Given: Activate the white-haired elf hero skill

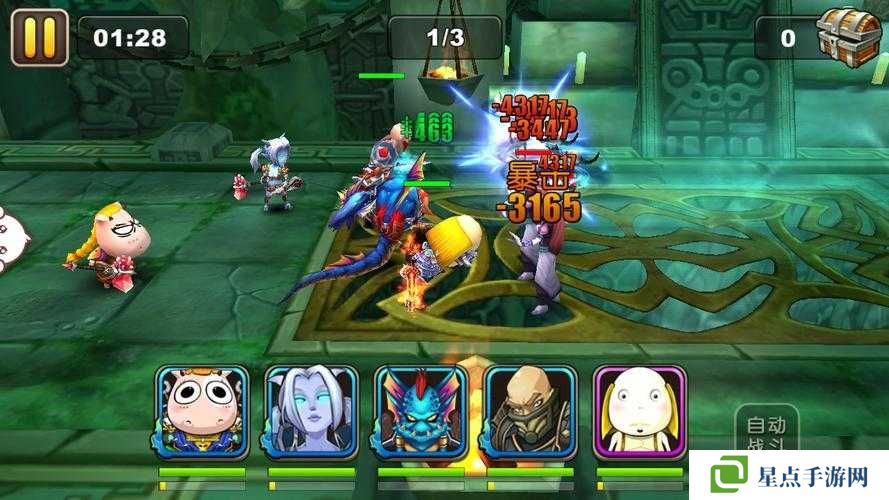Looking at the screenshot, I should [x=311, y=411].
